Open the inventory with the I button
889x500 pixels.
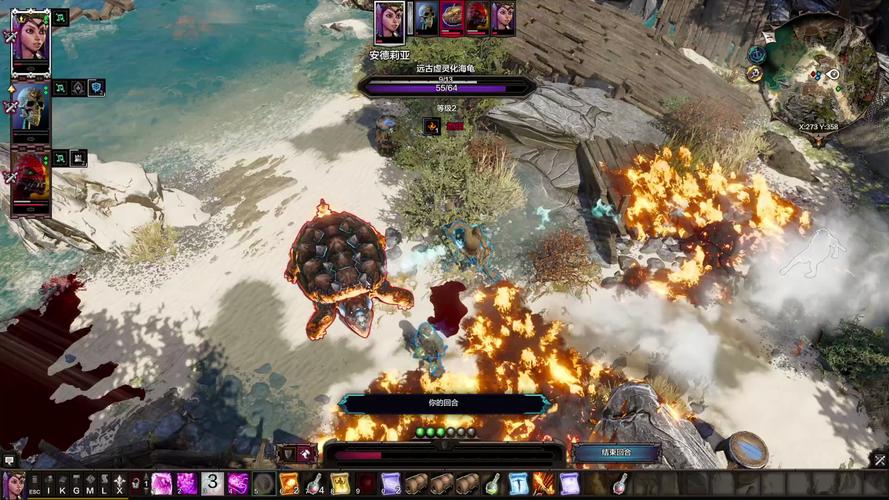coord(48,485)
